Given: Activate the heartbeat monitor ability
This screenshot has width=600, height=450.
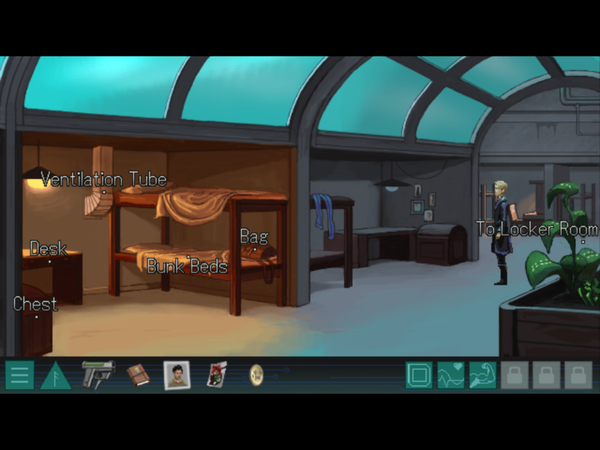Looking at the screenshot, I should point(451,376).
